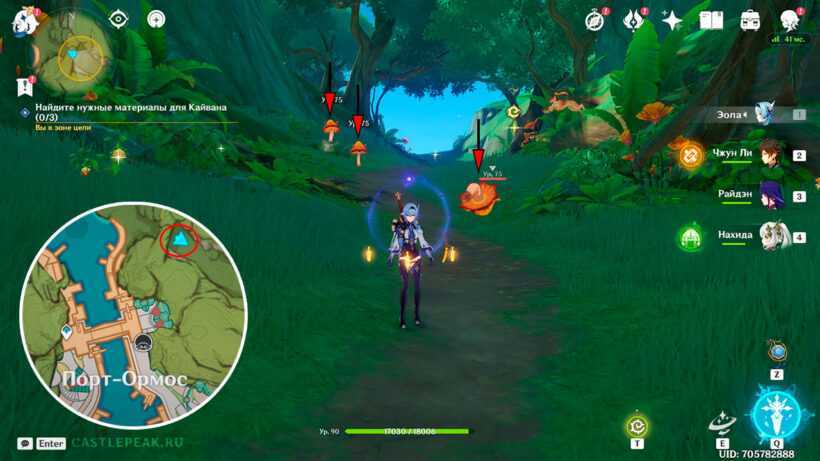Click the concentric circle icon near the minimap

pyautogui.click(x=156, y=19)
